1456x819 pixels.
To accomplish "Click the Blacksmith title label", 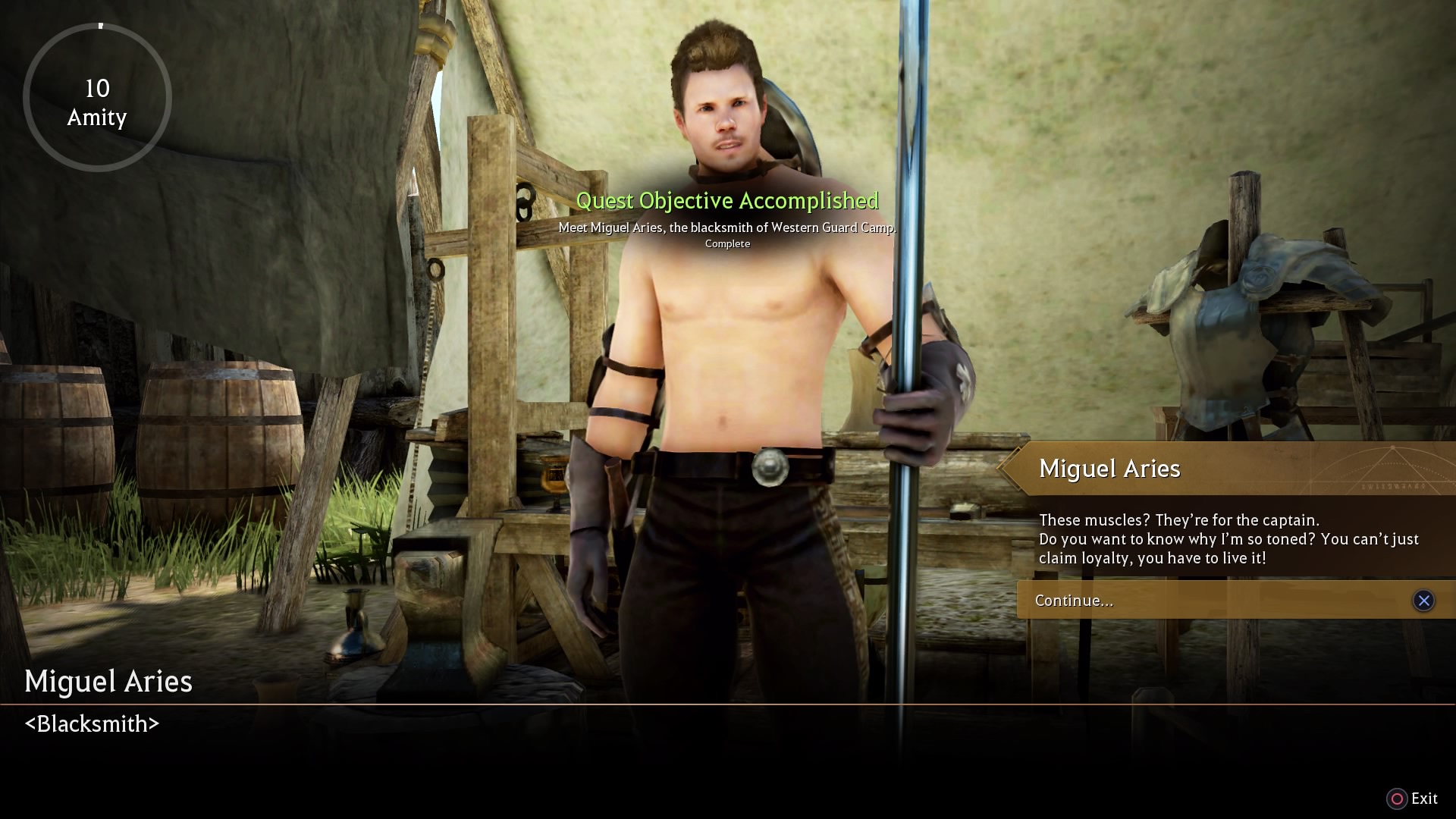I will tap(91, 723).
